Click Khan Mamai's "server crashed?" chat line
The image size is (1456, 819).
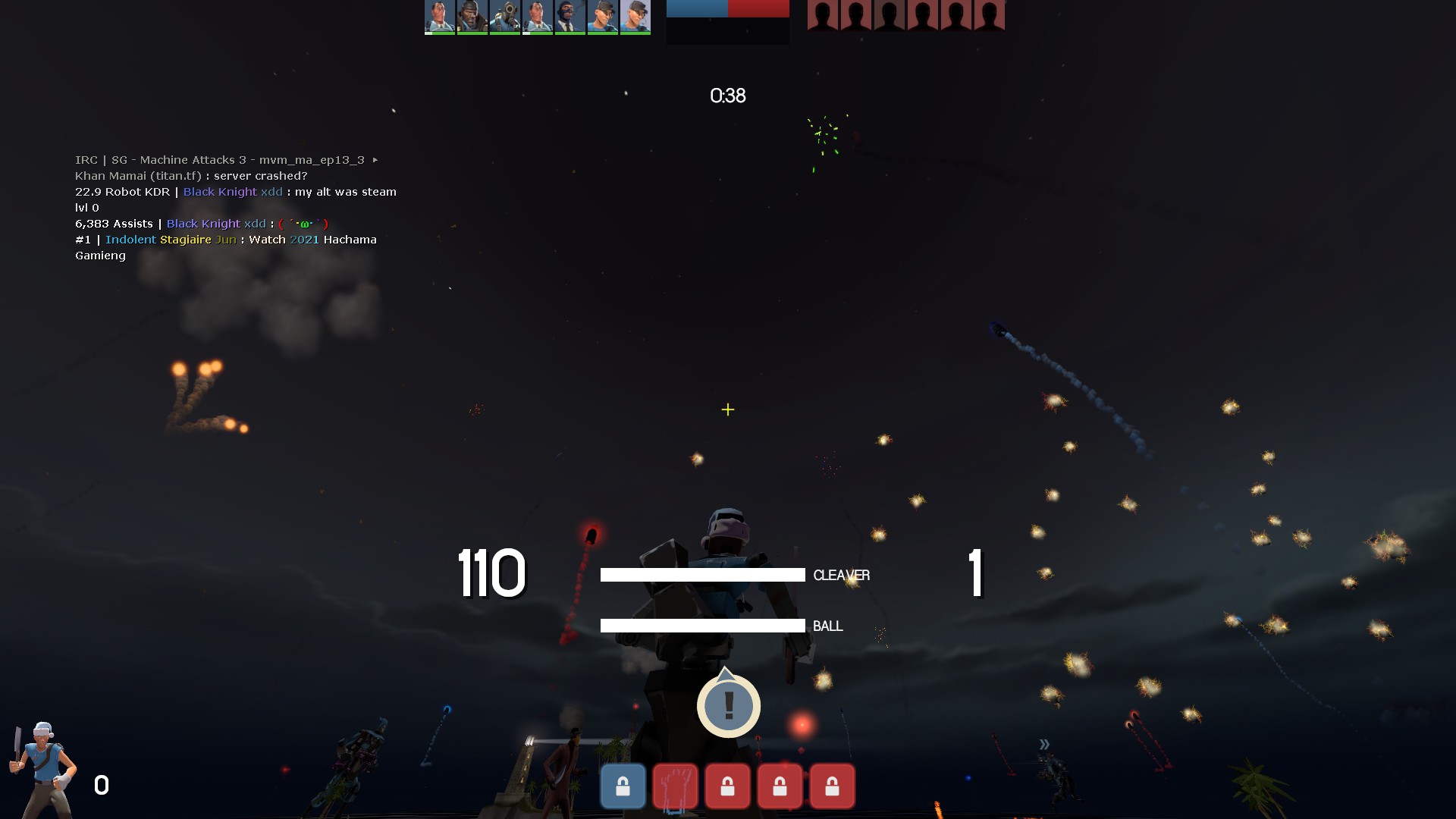click(191, 176)
